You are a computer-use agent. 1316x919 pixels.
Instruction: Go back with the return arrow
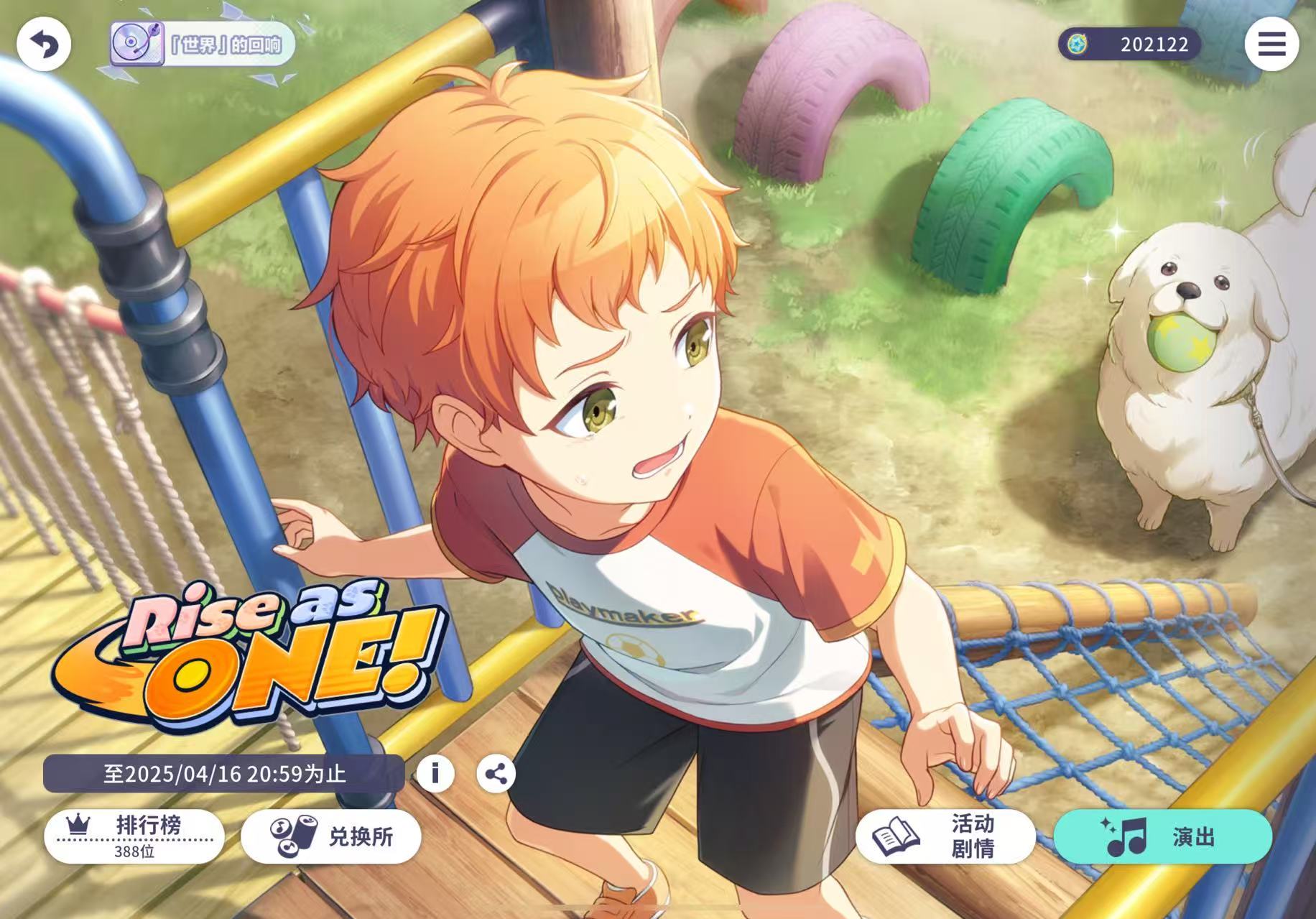pos(44,45)
